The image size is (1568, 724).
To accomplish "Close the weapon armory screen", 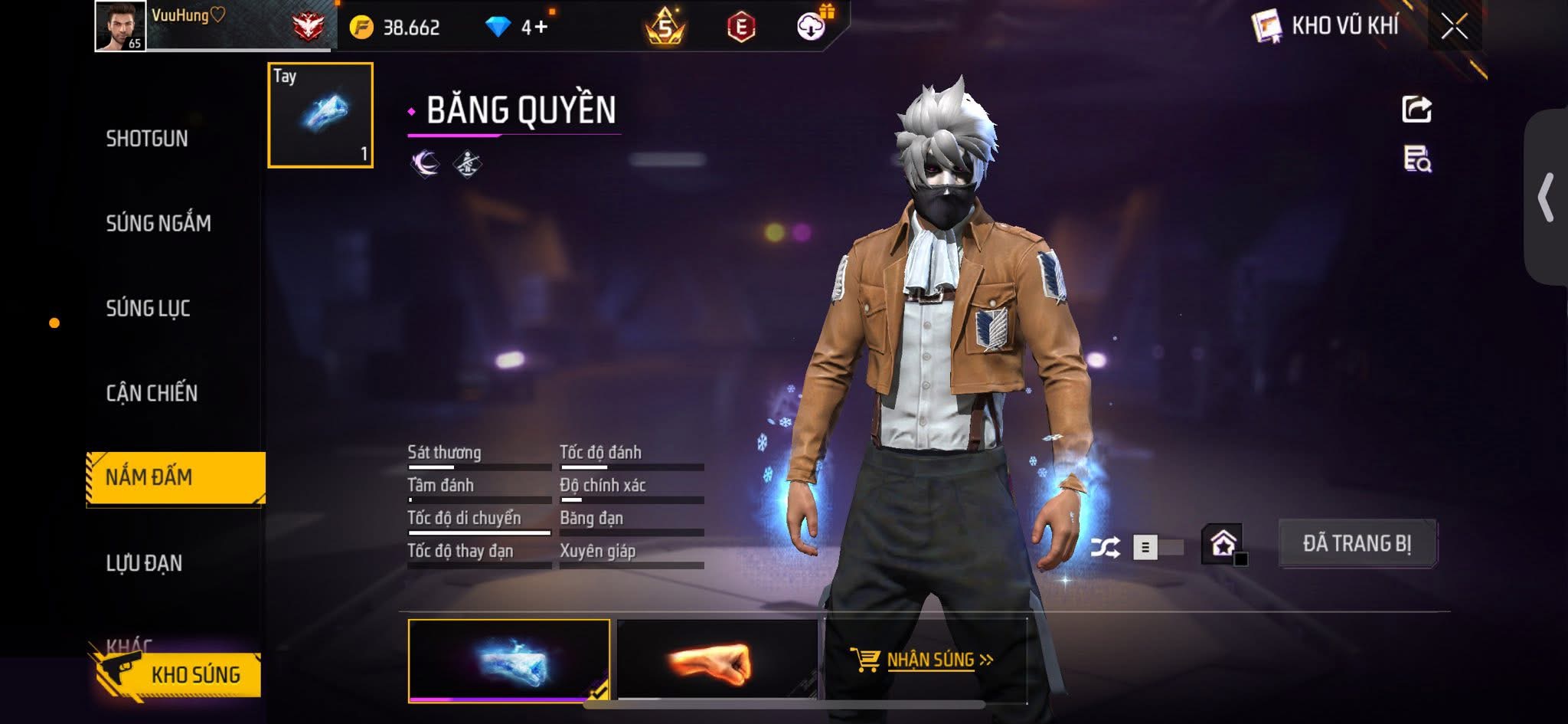I will (x=1454, y=27).
